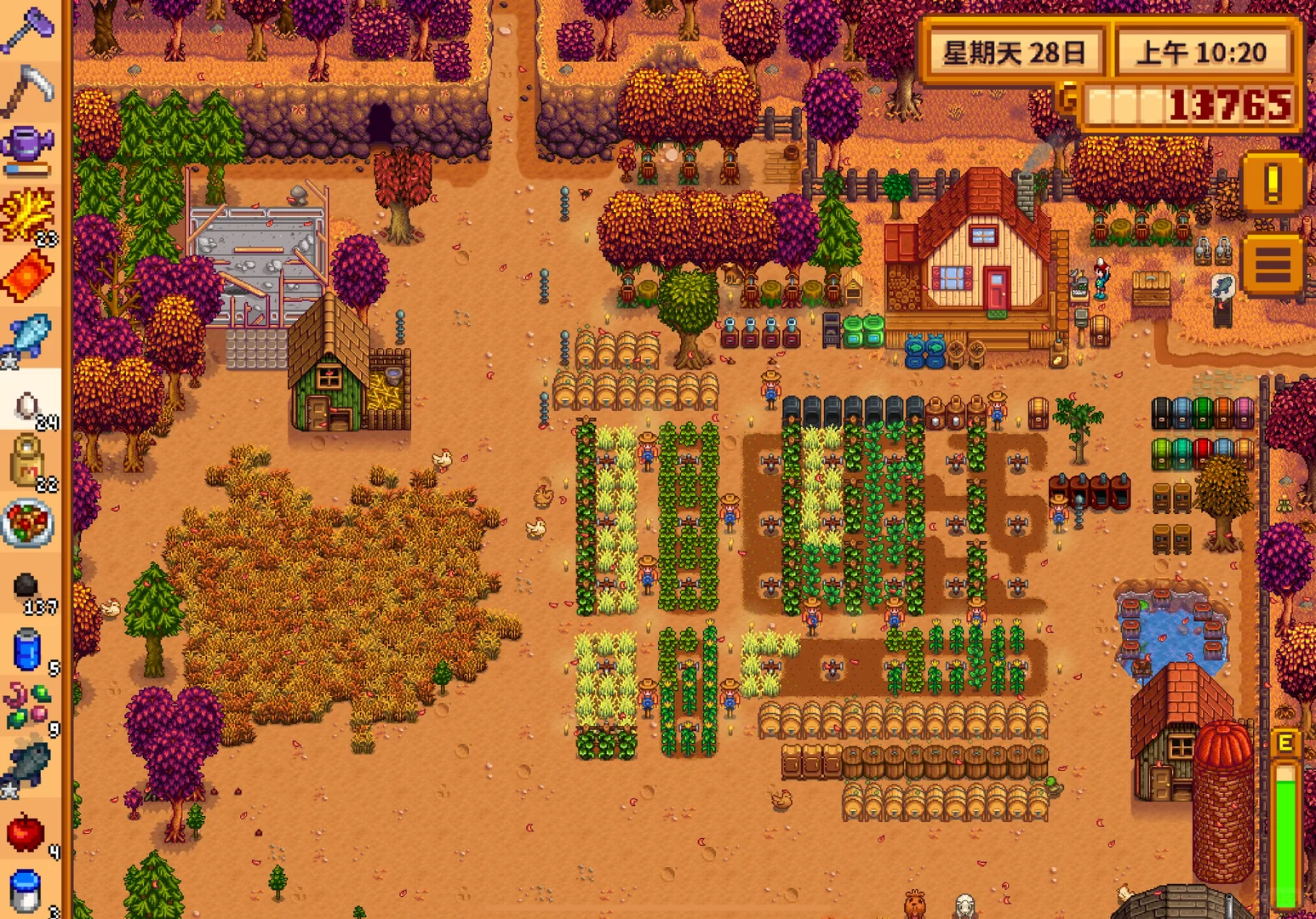Open the journal exclamation mark button
The image size is (1316, 919).
[x=1273, y=182]
